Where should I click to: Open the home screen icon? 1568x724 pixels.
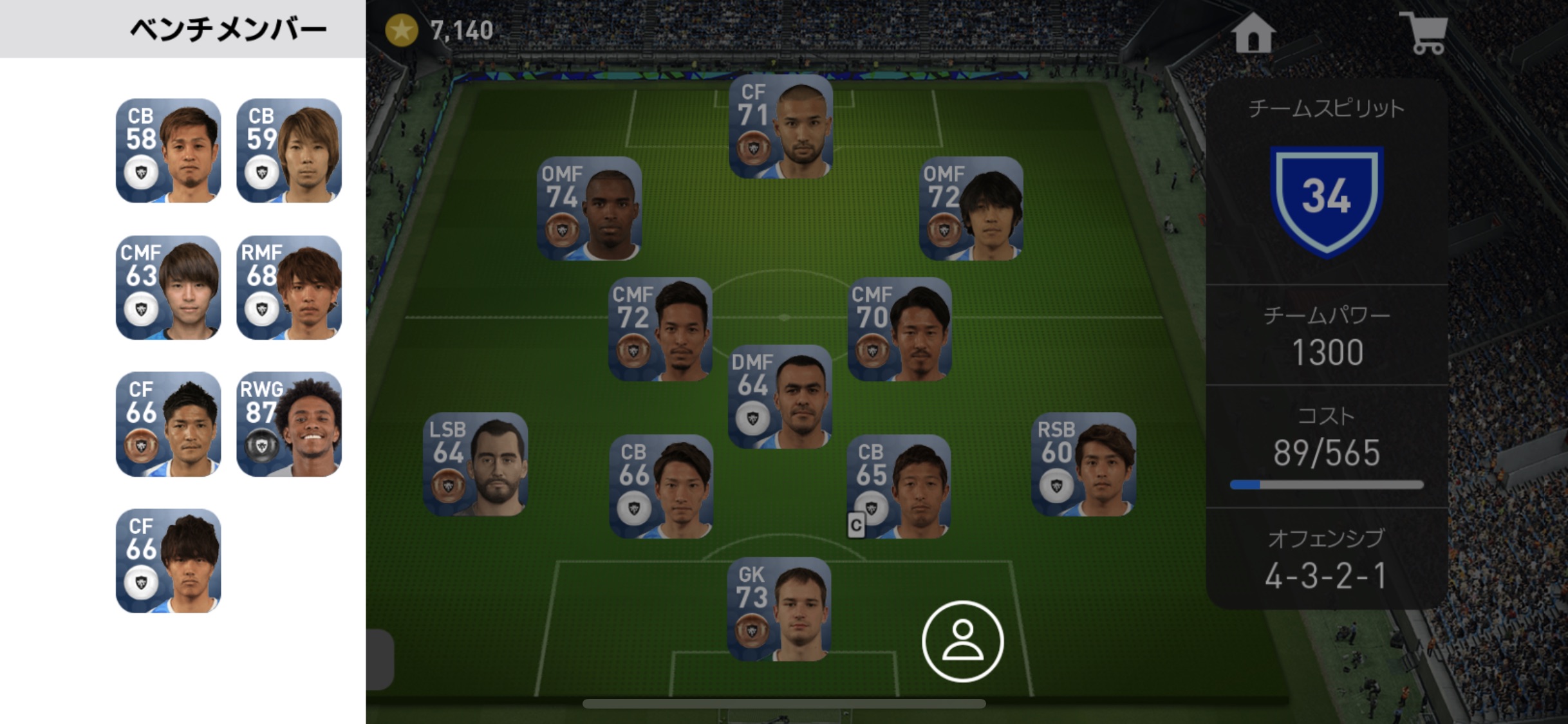coord(1253,32)
